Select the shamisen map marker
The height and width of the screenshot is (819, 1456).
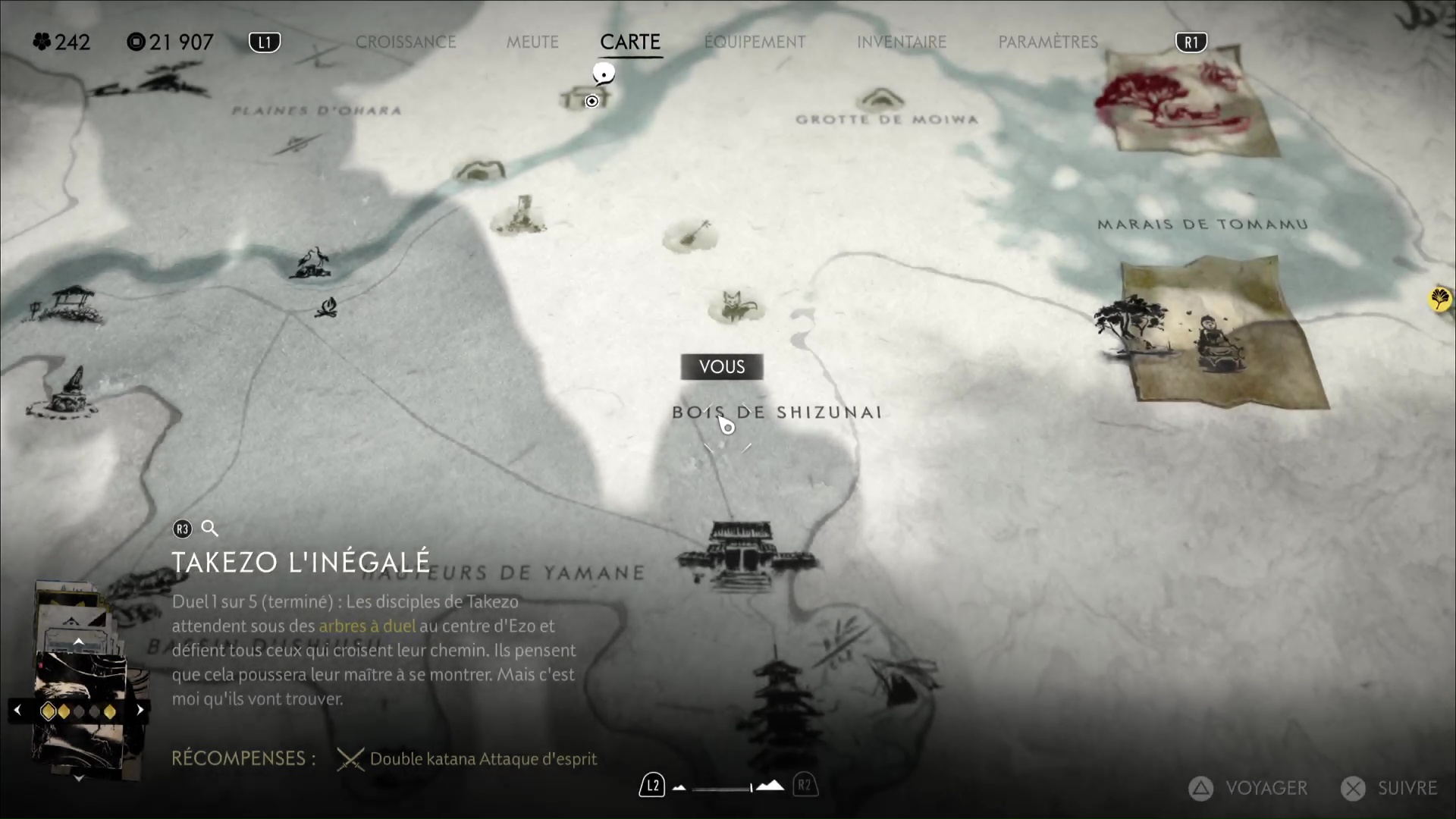(x=691, y=235)
